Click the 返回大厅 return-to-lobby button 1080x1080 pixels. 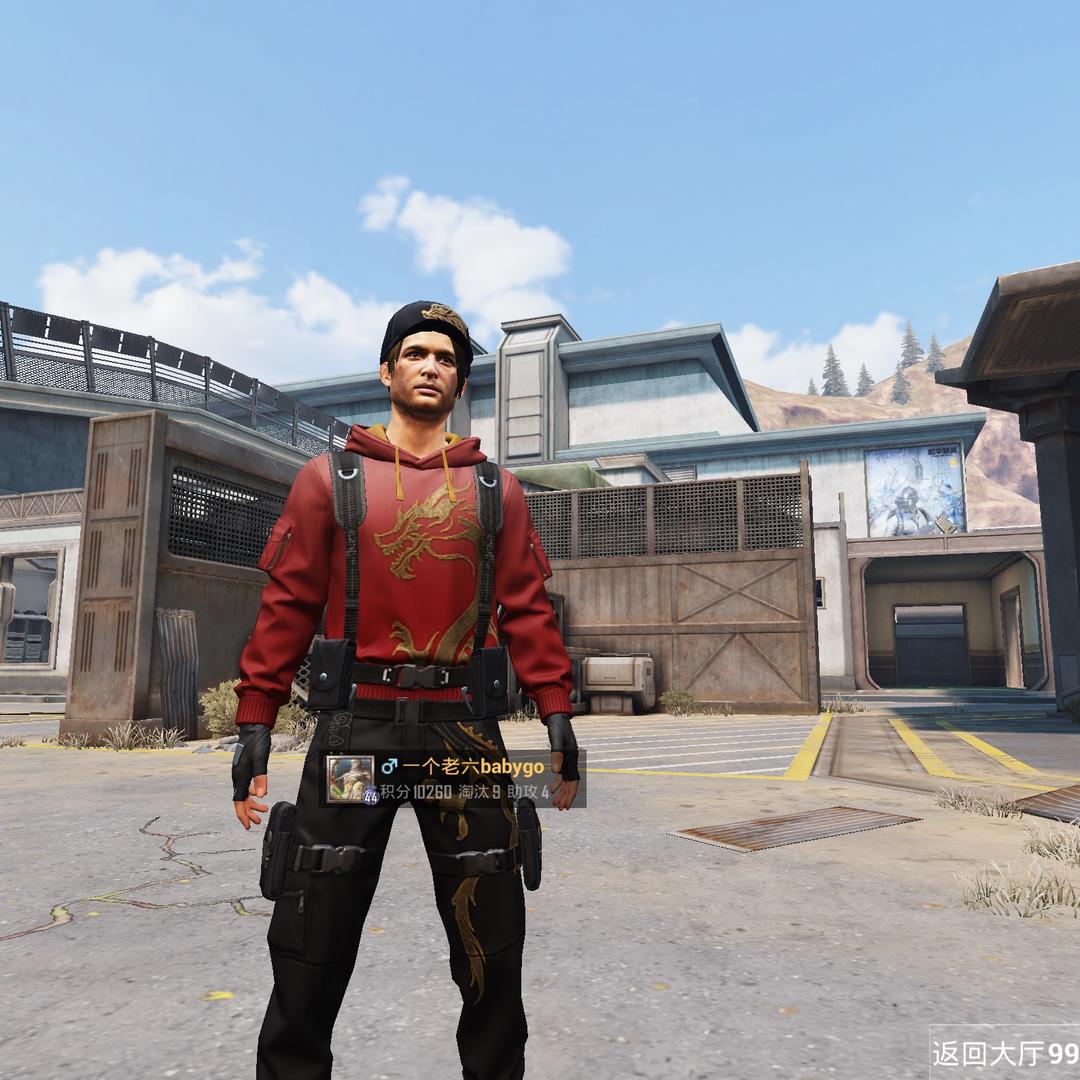[x=1004, y=1053]
